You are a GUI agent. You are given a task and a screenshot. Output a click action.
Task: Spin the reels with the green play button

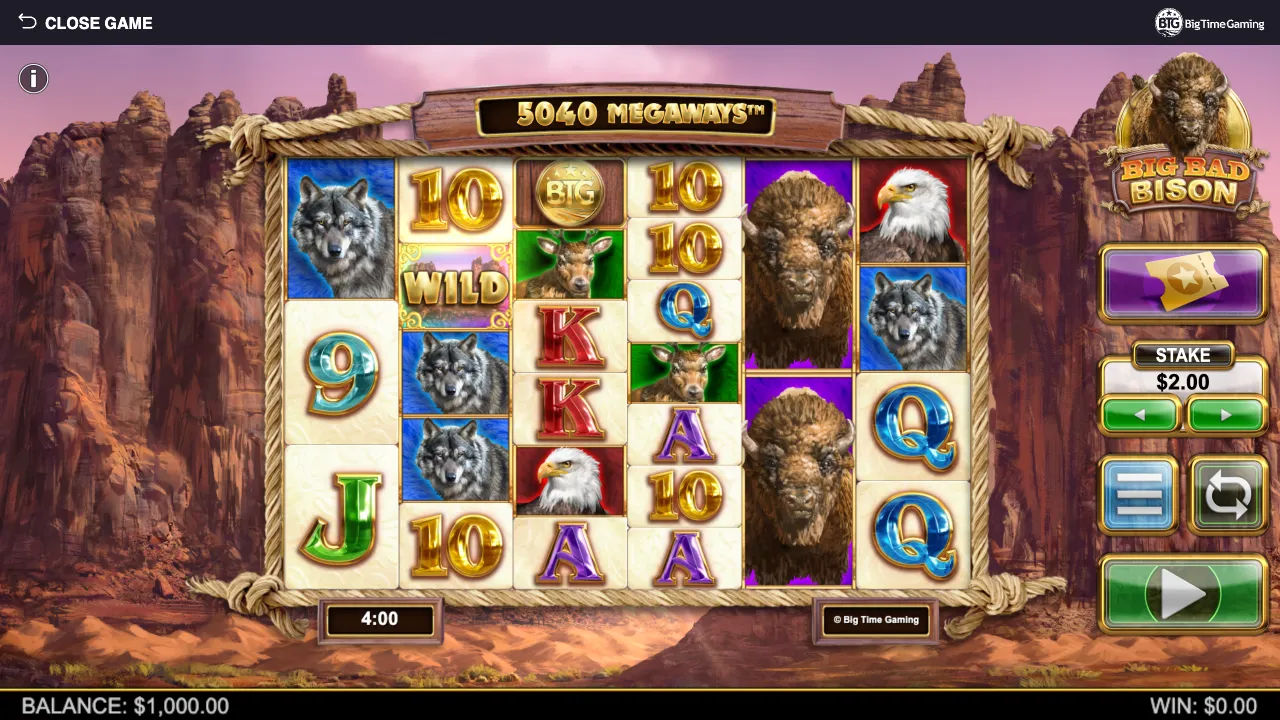click(1183, 595)
